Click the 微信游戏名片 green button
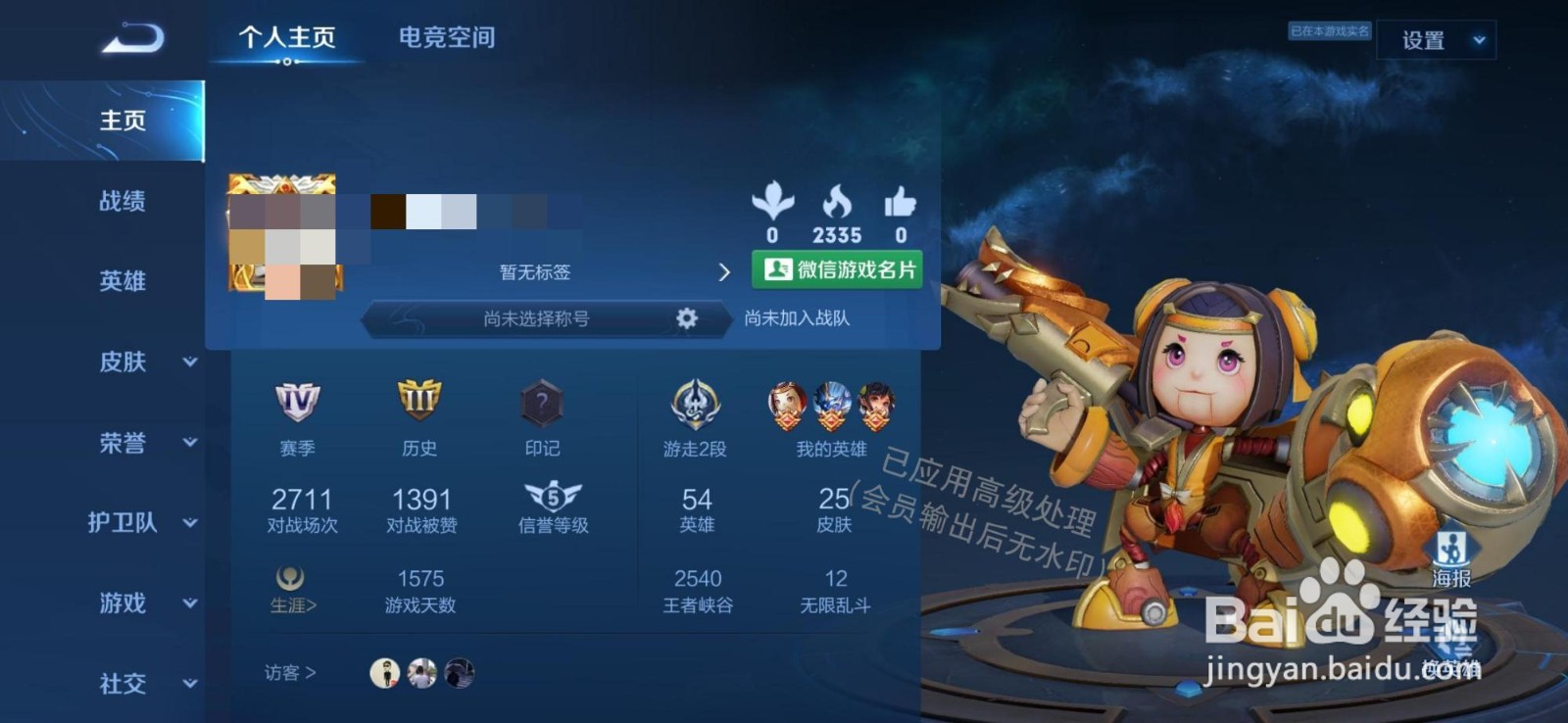The image size is (1568, 723). coord(836,270)
